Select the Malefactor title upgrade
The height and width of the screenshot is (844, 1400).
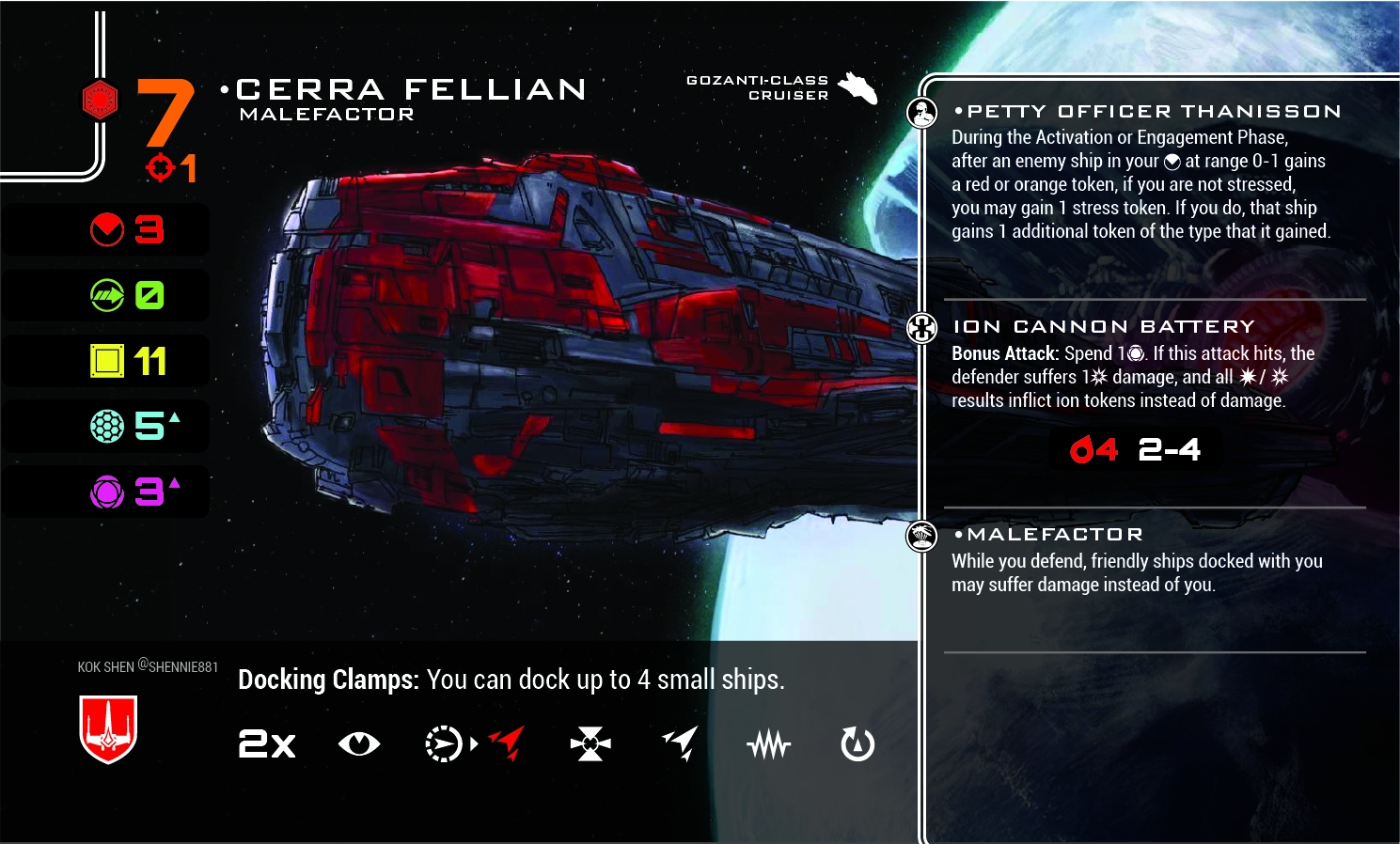coord(1055,535)
